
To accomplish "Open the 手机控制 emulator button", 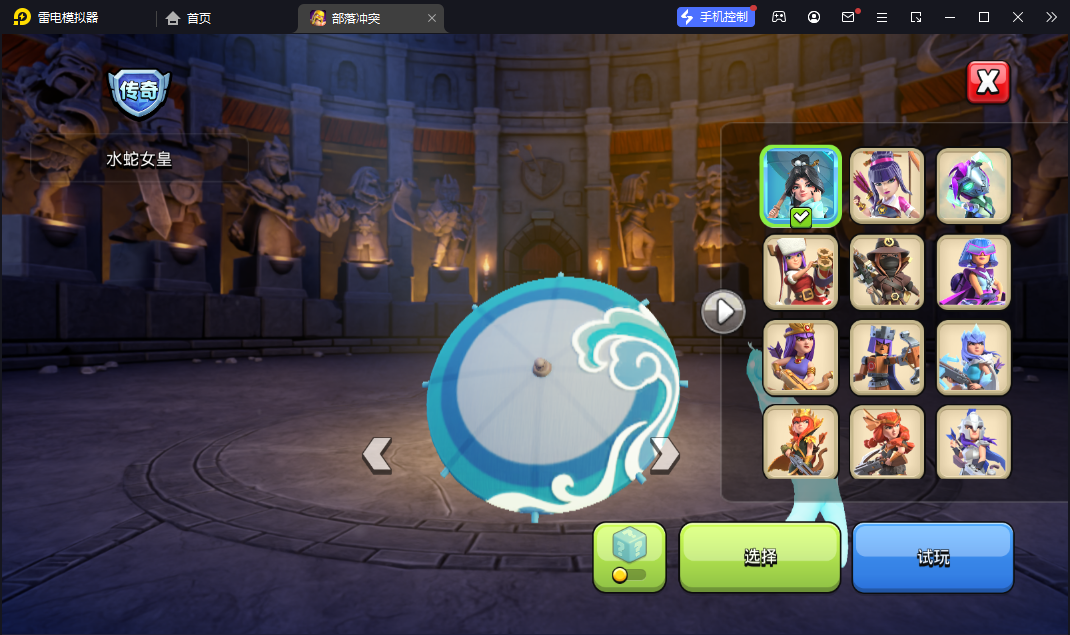I will tap(716, 17).
